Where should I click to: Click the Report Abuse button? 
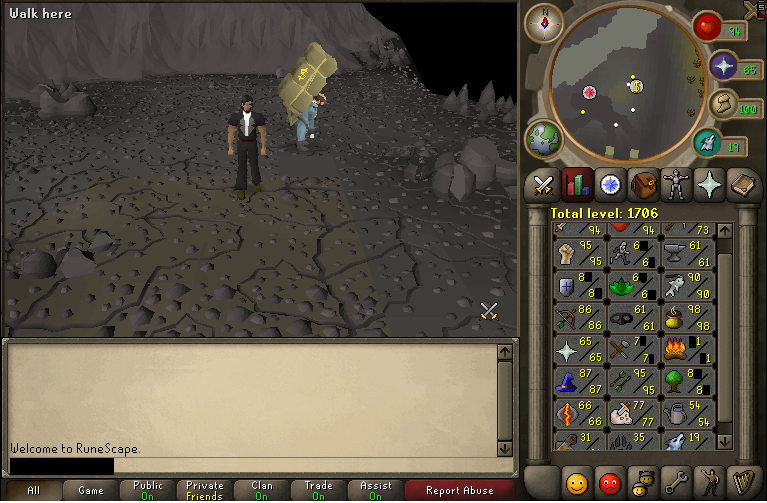[x=459, y=490]
